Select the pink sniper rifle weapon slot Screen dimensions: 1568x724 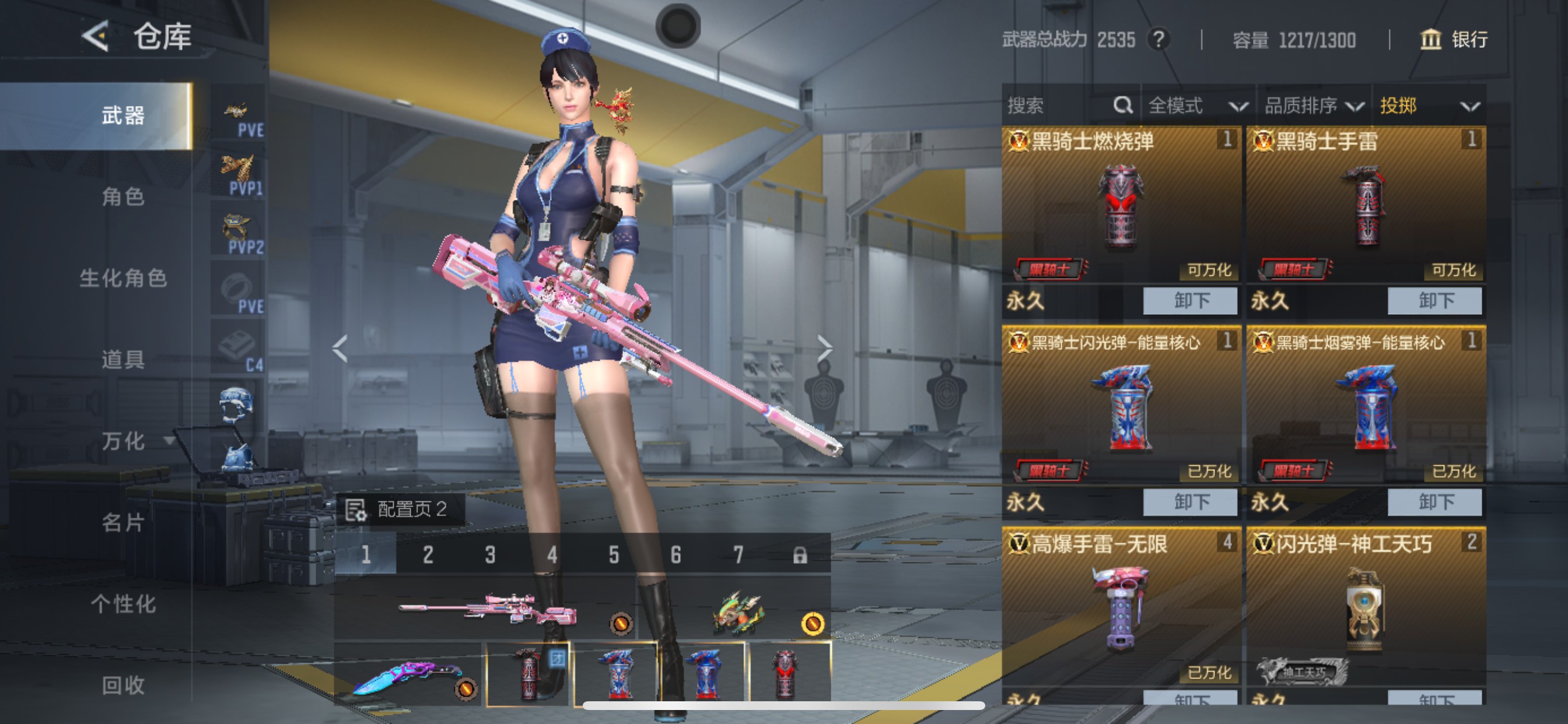[x=487, y=609]
